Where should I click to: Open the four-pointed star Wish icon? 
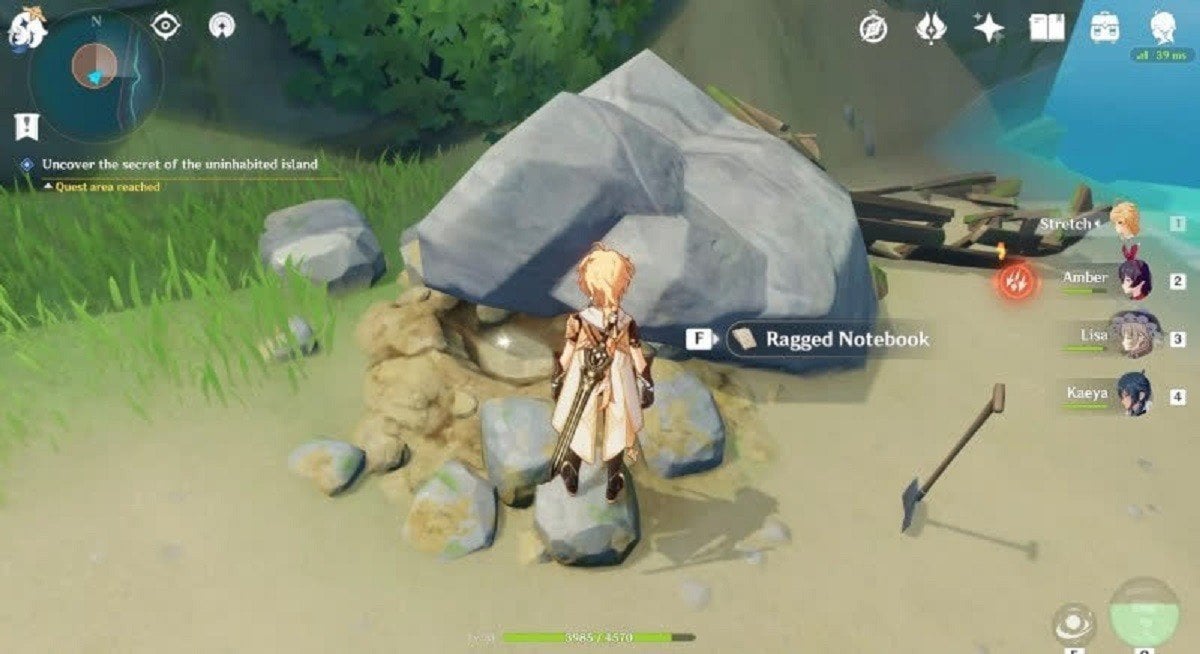[989, 28]
